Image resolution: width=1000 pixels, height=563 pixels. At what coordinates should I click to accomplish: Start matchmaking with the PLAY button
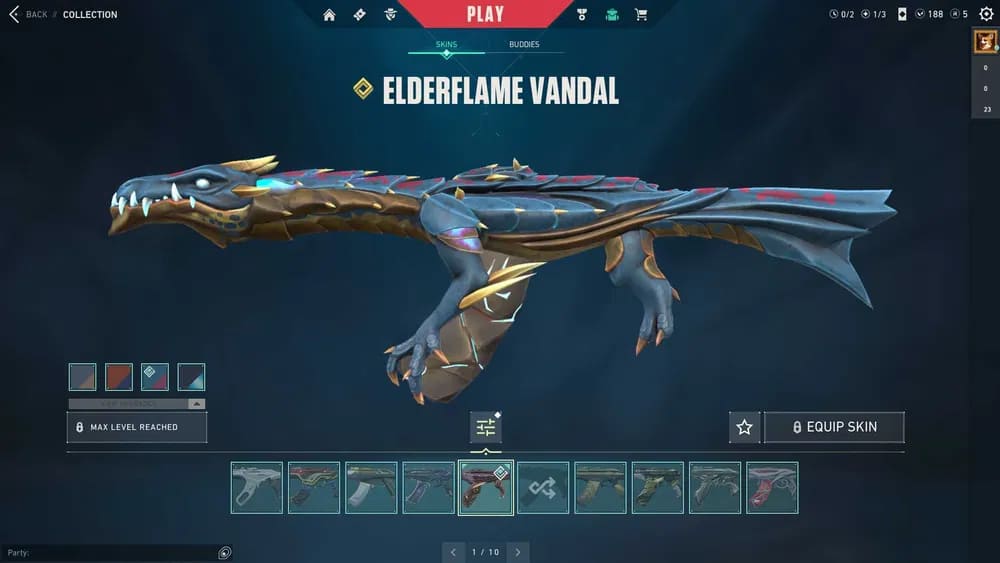click(x=485, y=14)
